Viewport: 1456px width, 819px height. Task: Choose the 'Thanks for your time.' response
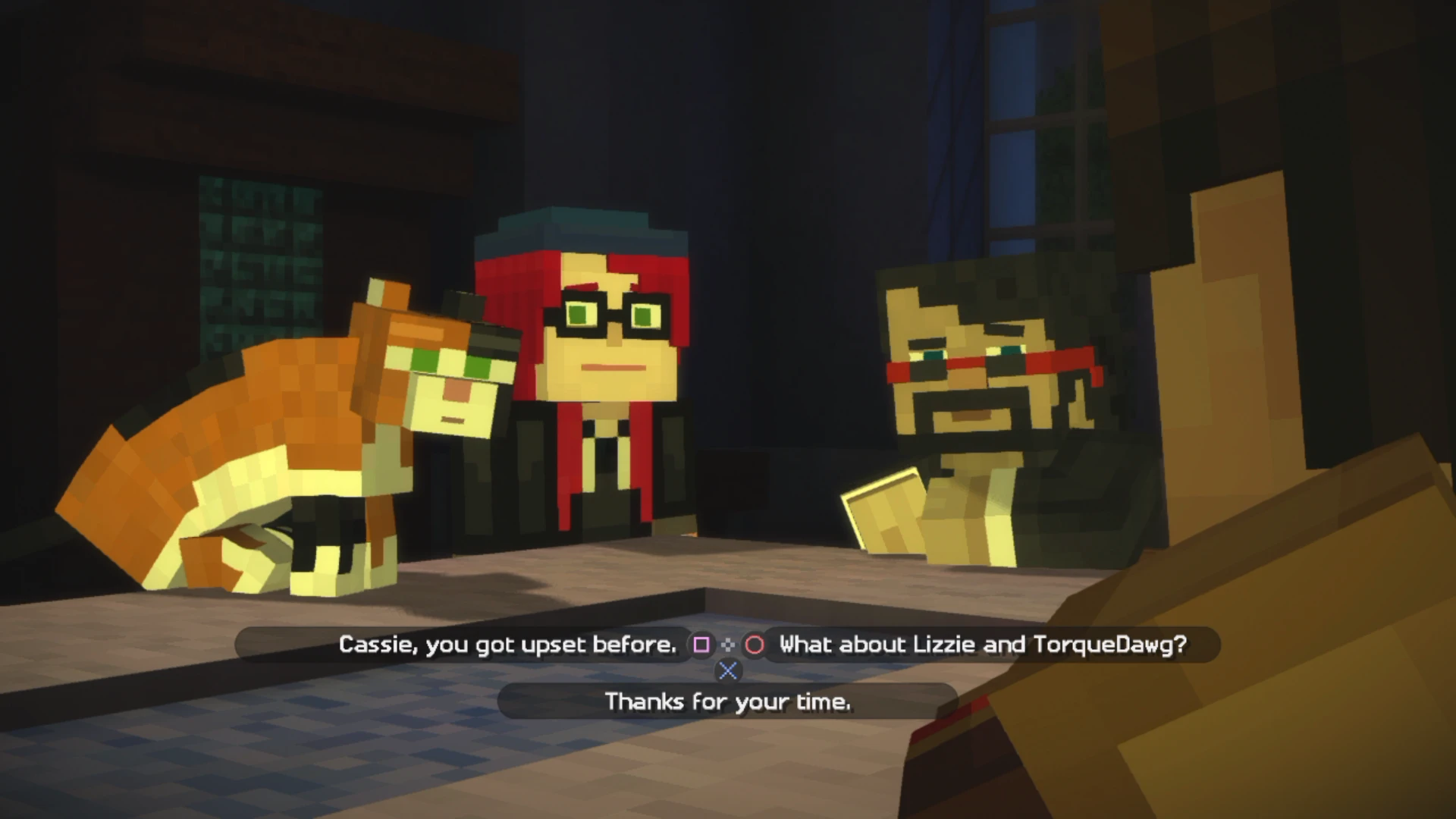coord(726,701)
